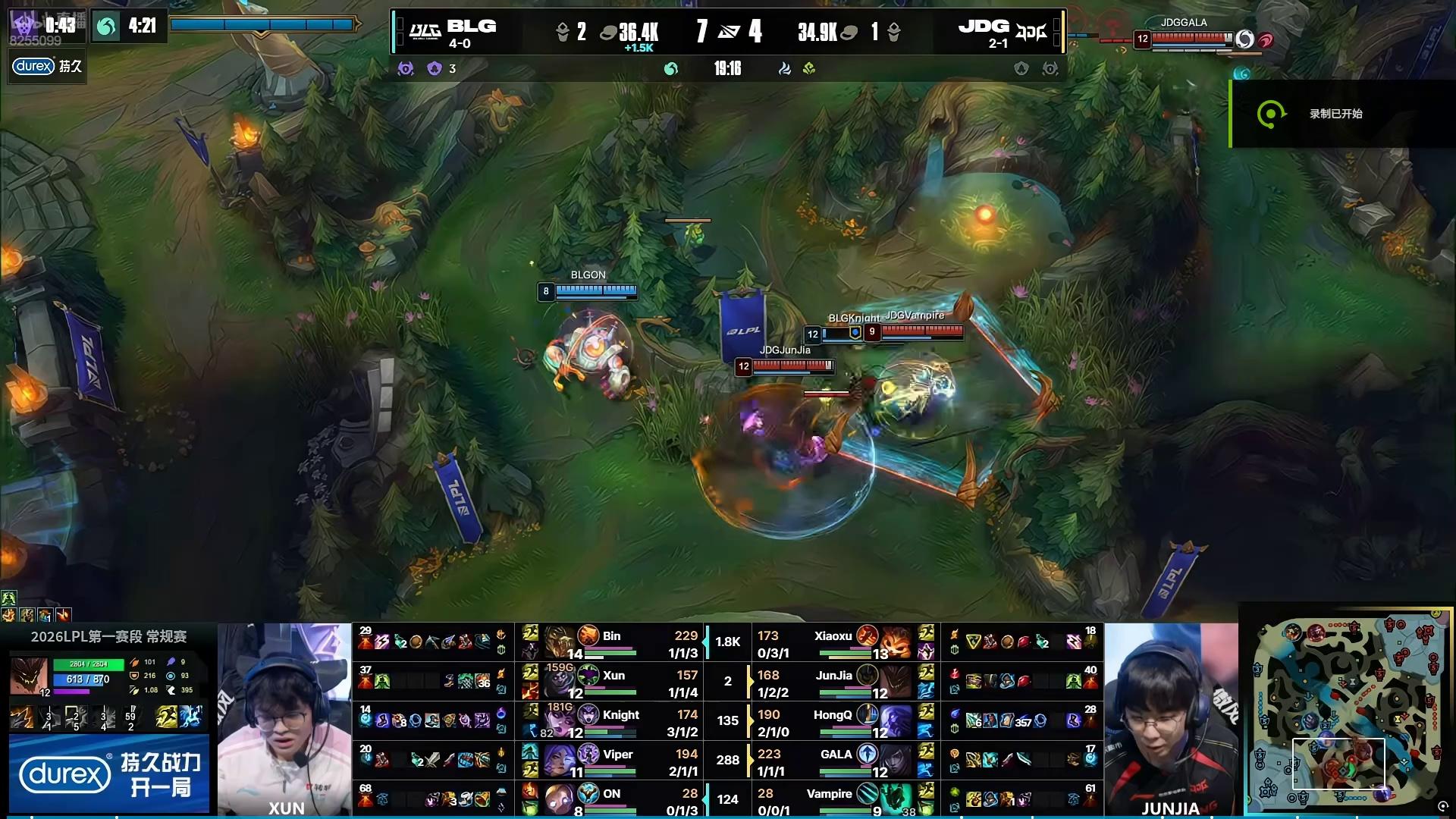Open the Durex sponsor banner
This screenshot has width=1456, height=819.
(x=109, y=773)
